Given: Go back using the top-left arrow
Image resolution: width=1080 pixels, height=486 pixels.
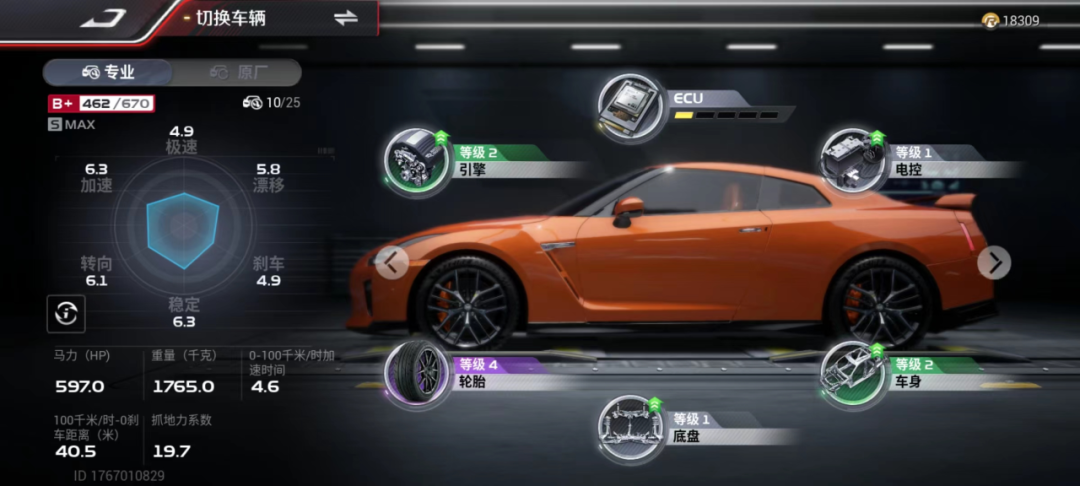Looking at the screenshot, I should [101, 18].
